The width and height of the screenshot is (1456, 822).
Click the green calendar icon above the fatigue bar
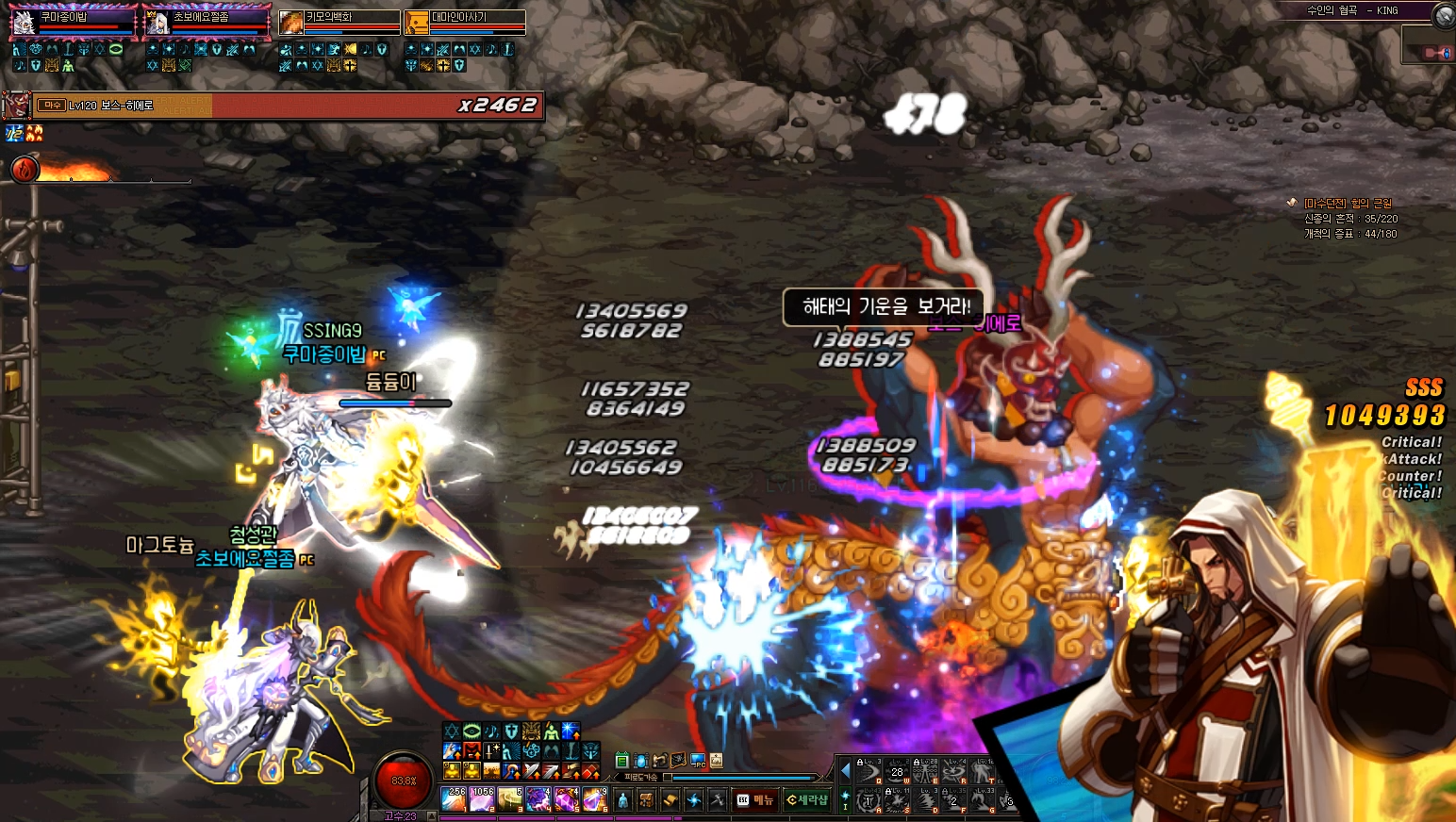621,760
